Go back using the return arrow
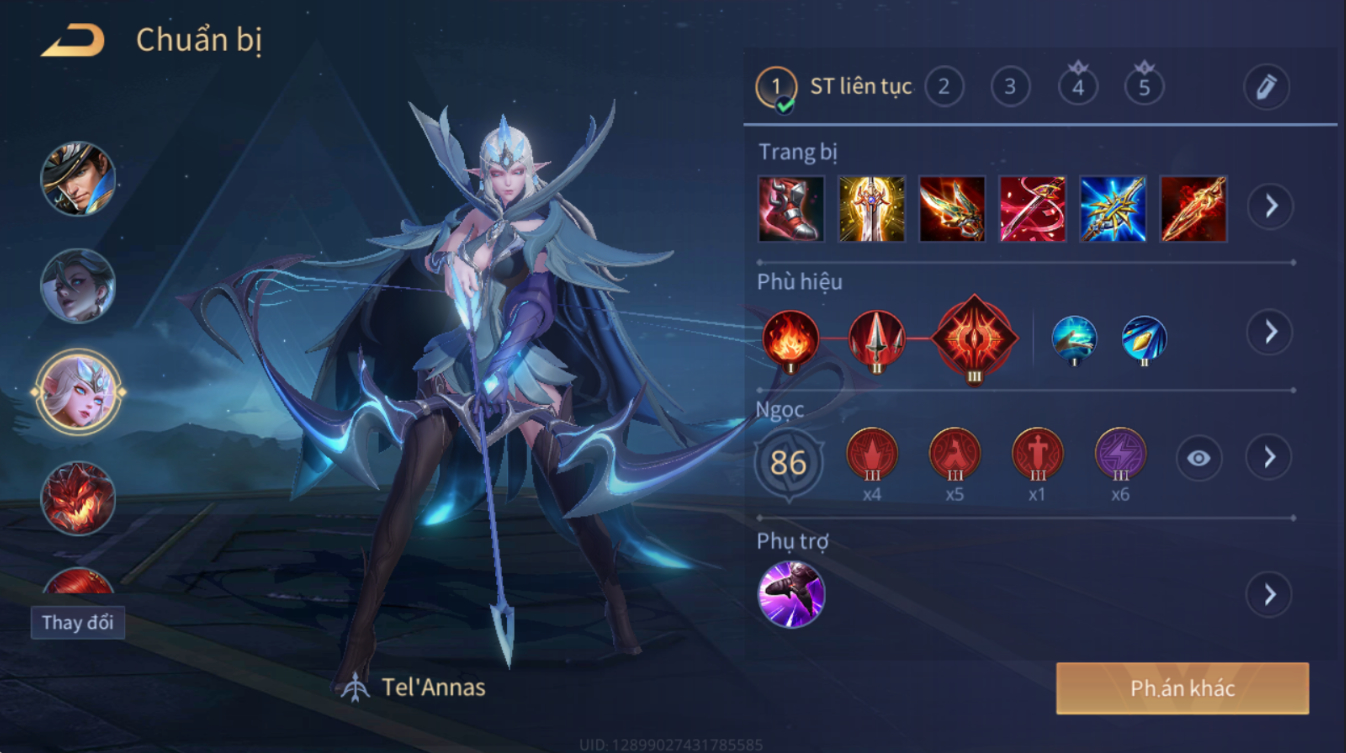 72,41
